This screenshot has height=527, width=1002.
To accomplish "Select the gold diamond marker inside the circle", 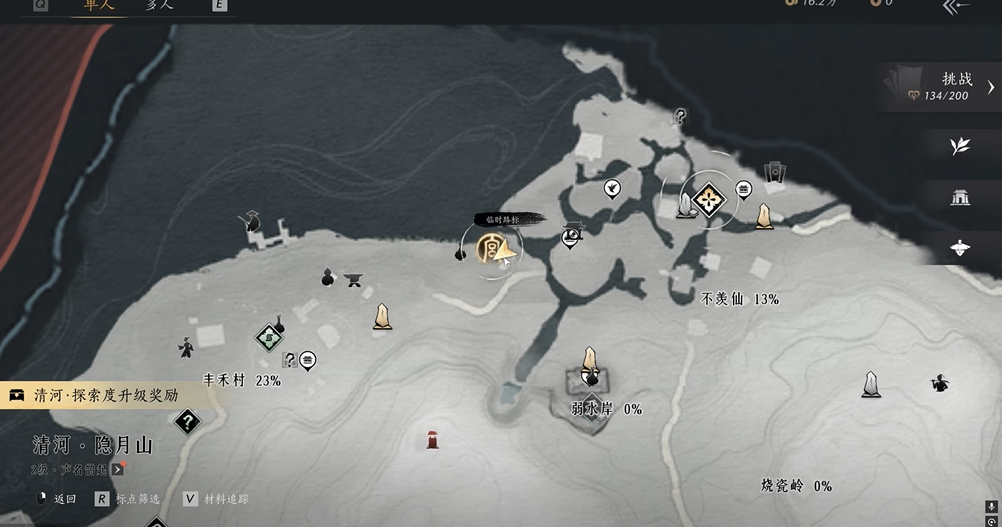I will [710, 201].
